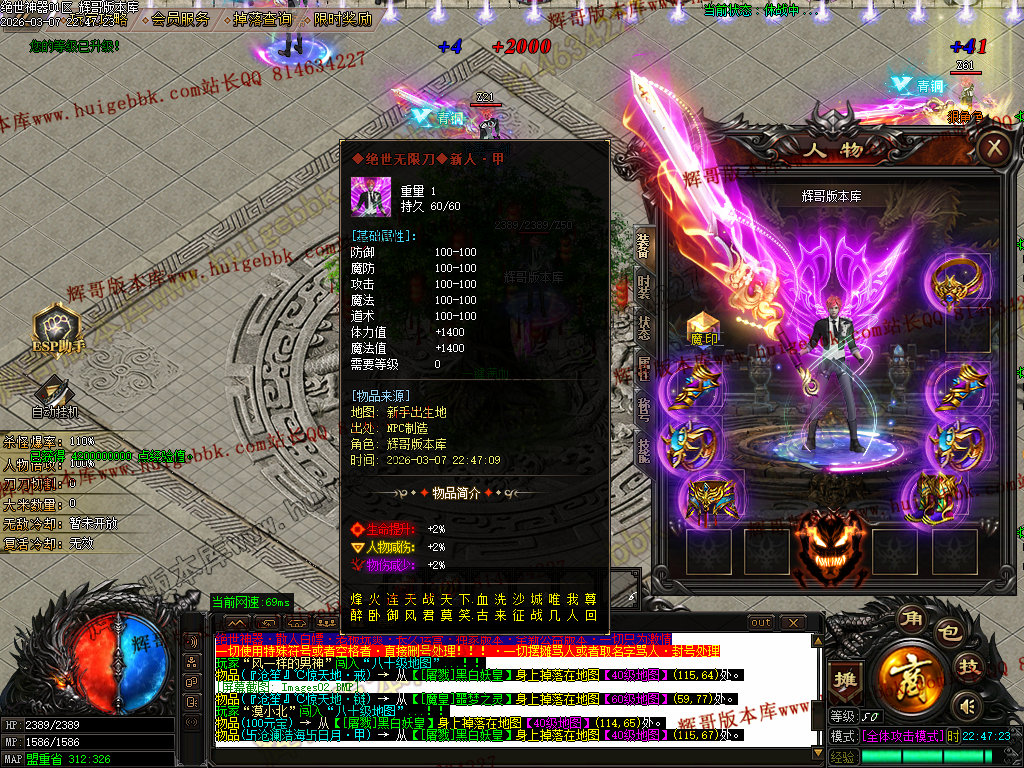
Task: Open the 包 bag button
Action: pyautogui.click(x=949, y=634)
